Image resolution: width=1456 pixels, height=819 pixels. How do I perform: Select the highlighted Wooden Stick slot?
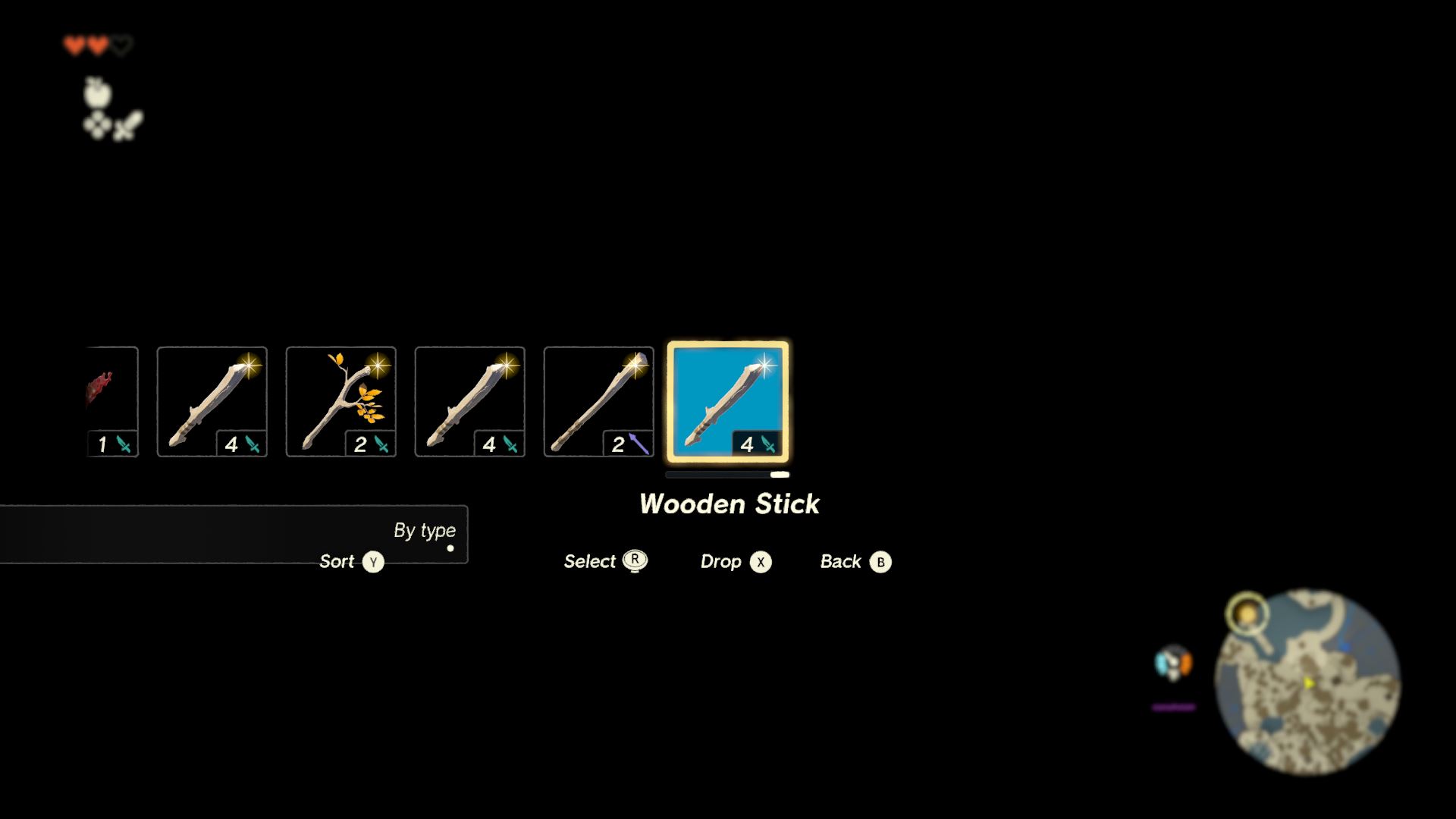pos(728,402)
